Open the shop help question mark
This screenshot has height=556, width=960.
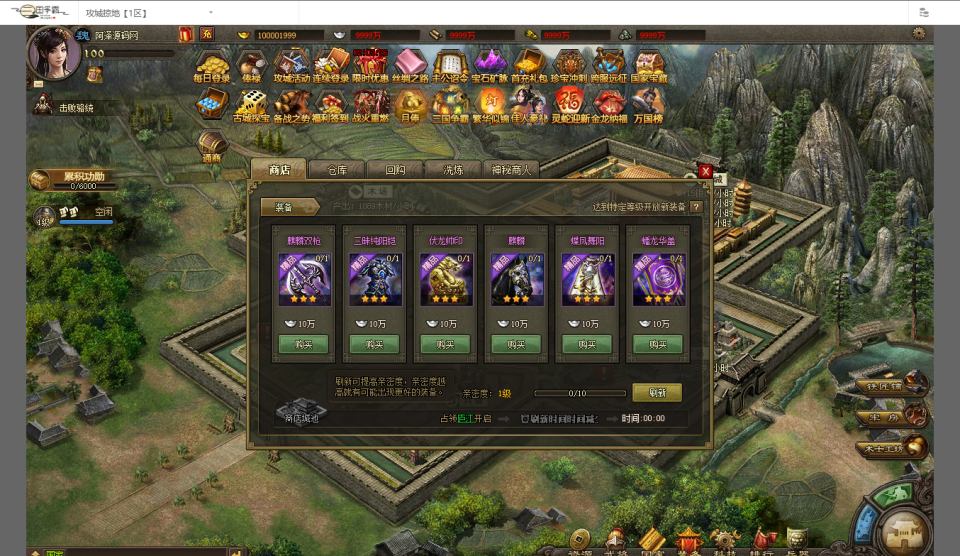[696, 207]
